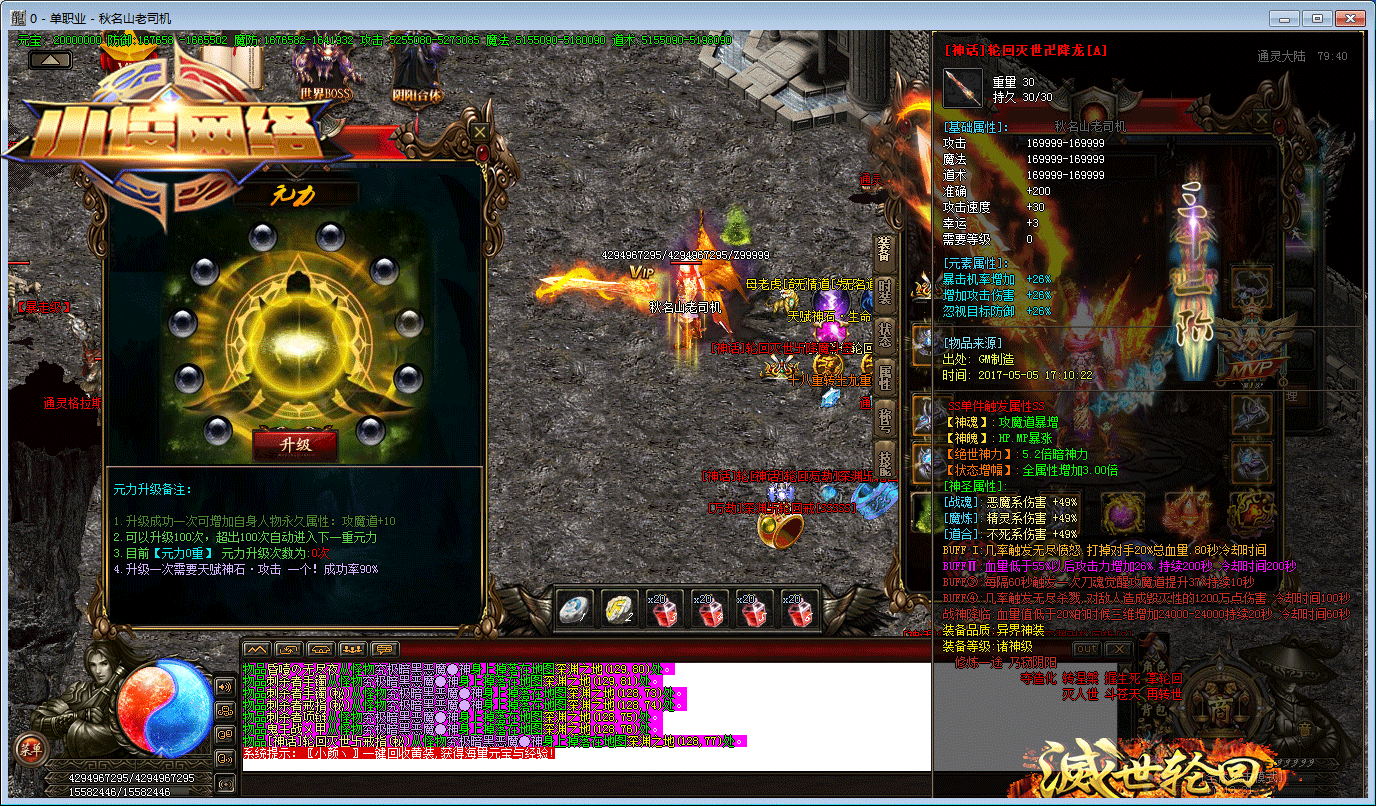Close the 元力 panel
Screen dimensions: 1376x806
(480, 131)
